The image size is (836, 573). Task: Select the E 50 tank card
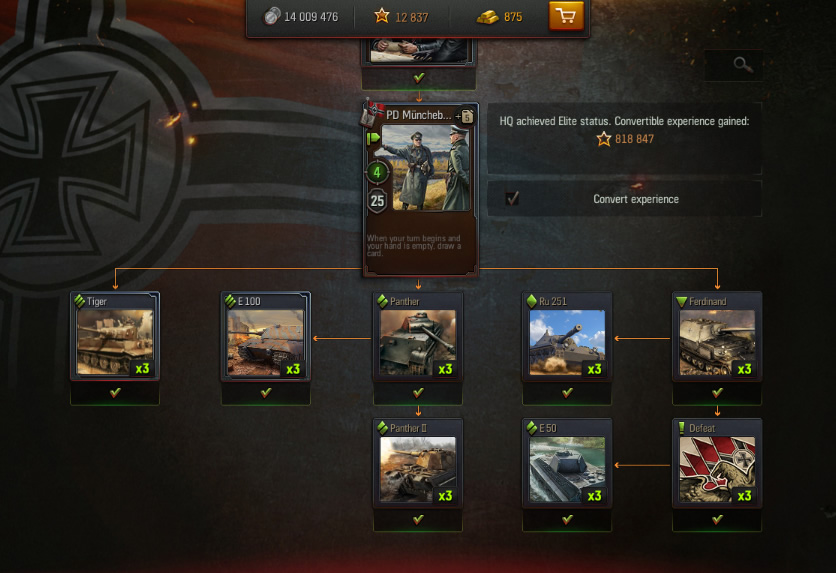tap(567, 463)
